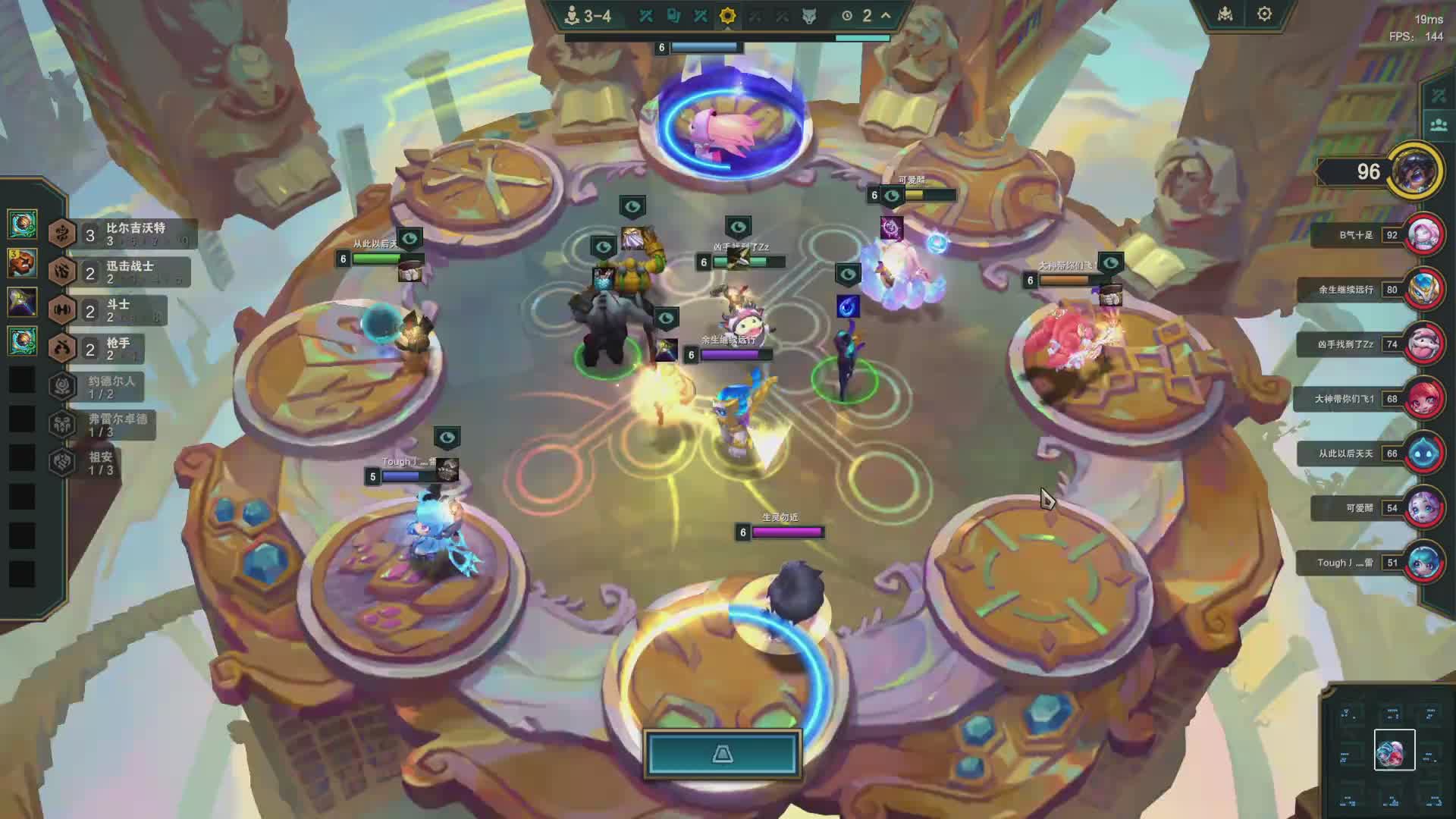The image size is (1456, 819).
Task: Spectate player 余生继续远行 in the scoreboard
Action: coord(1424,290)
